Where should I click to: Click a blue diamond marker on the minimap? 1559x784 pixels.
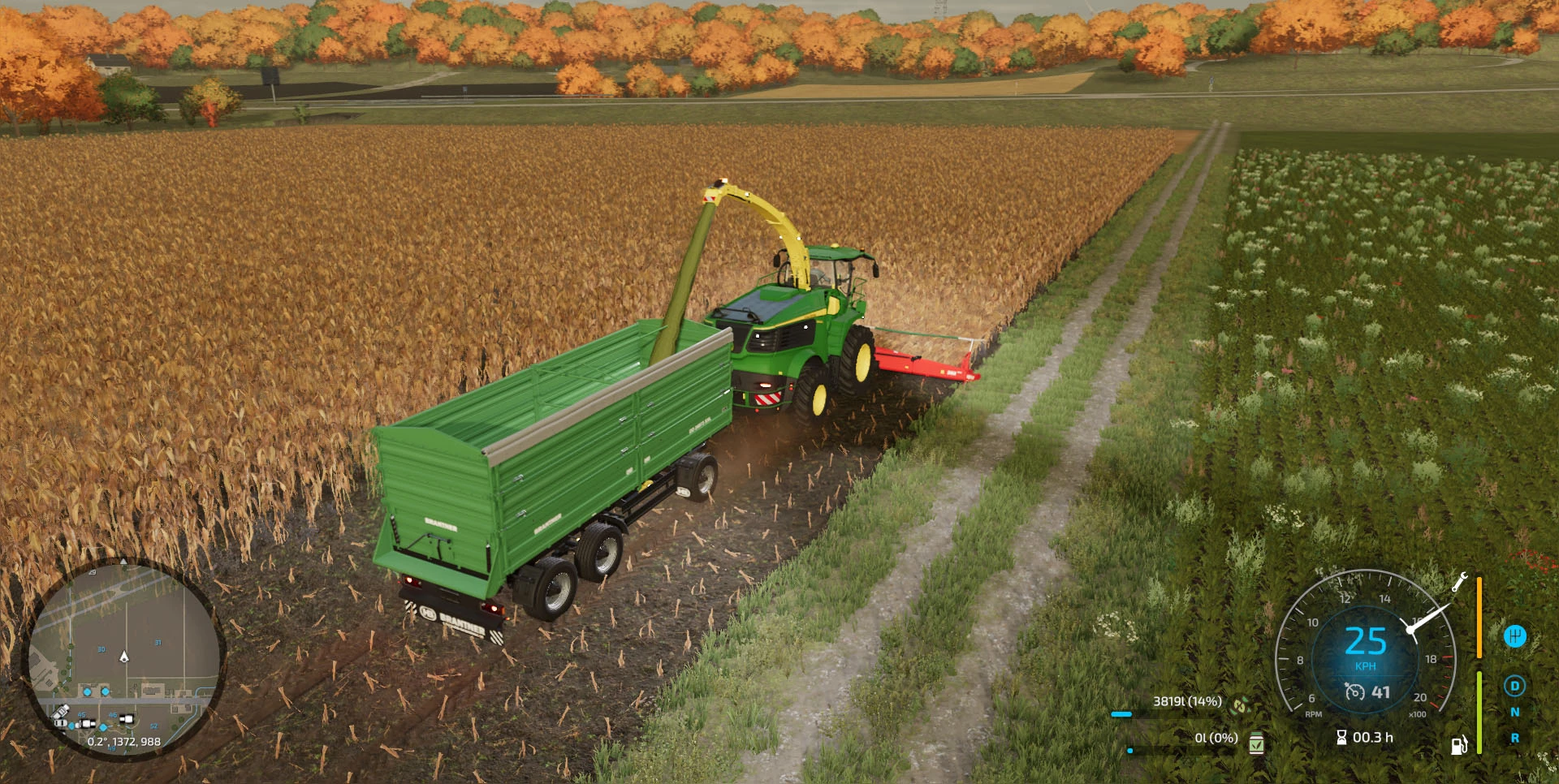[x=87, y=692]
